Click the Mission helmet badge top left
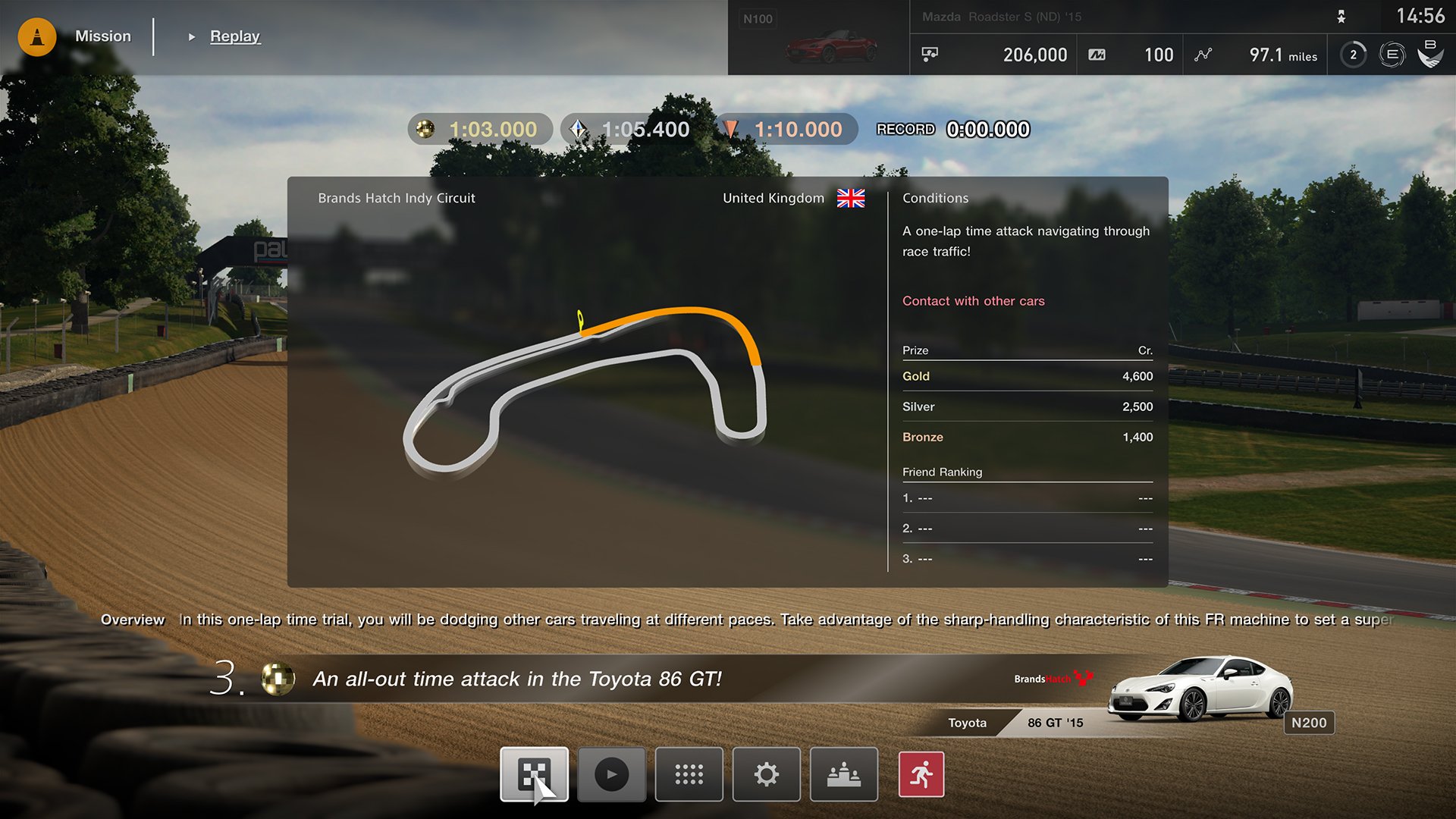 (x=36, y=36)
